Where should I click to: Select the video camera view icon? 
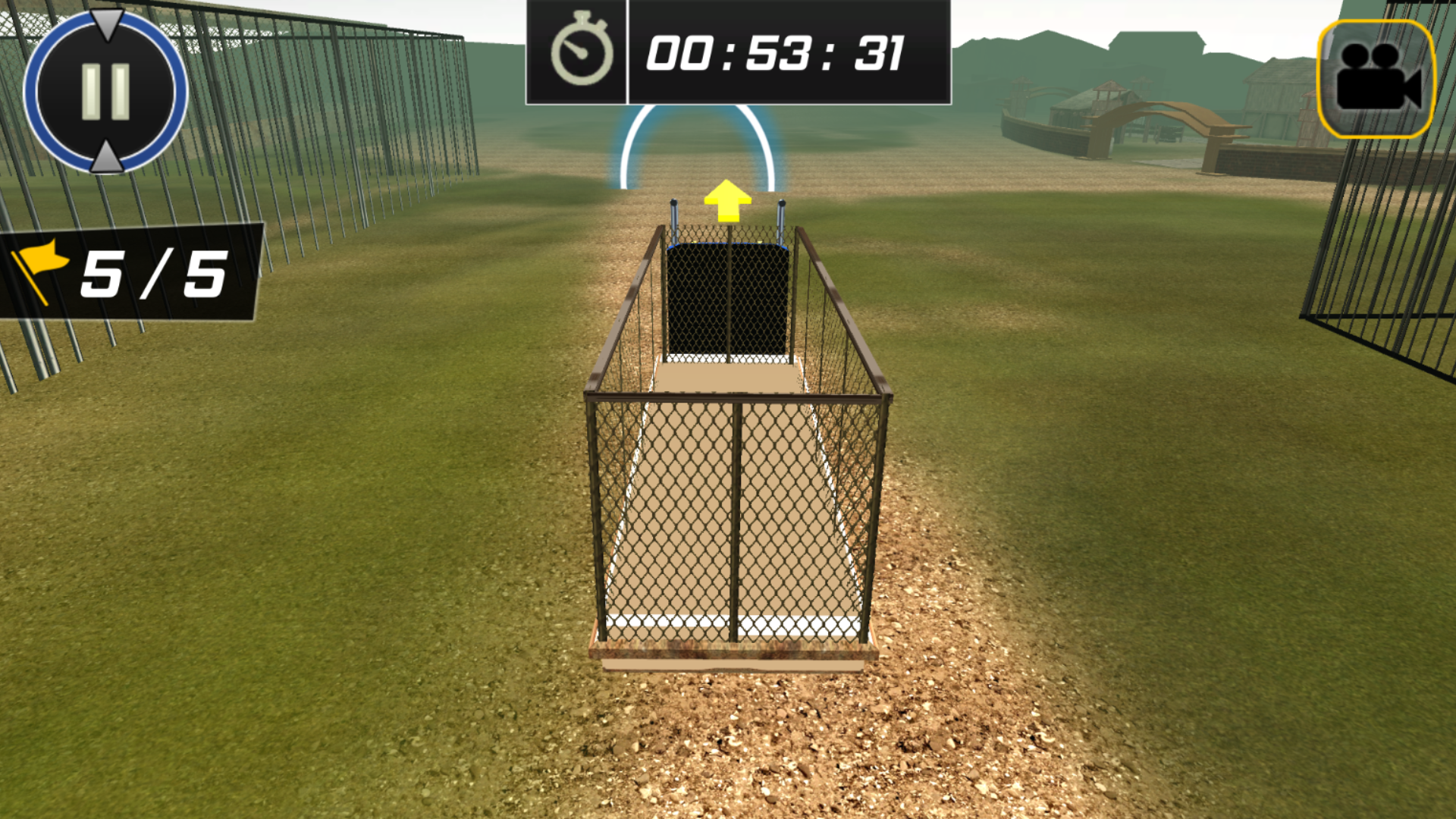coord(1376,80)
